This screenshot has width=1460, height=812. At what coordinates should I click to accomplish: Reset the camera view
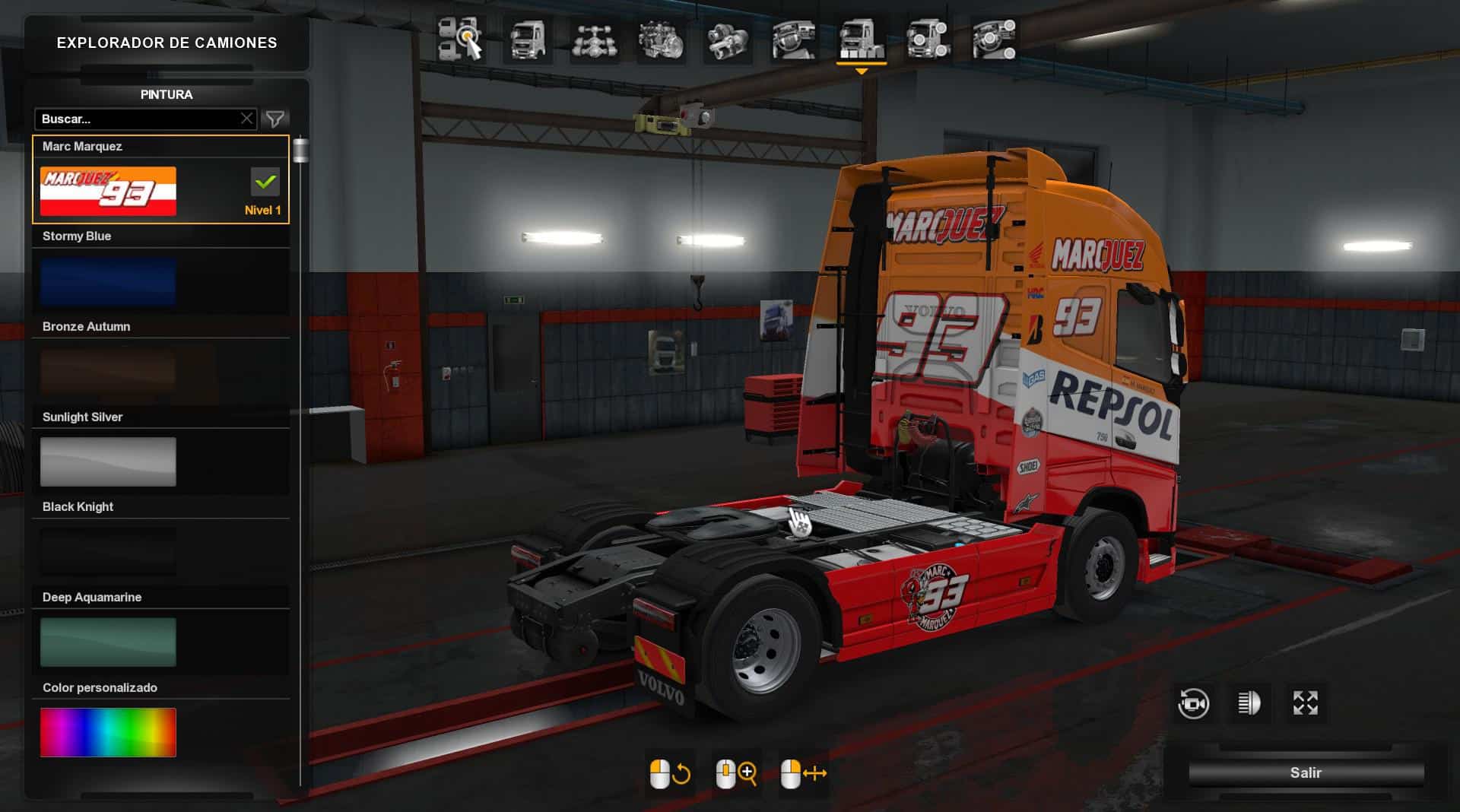point(1193,703)
